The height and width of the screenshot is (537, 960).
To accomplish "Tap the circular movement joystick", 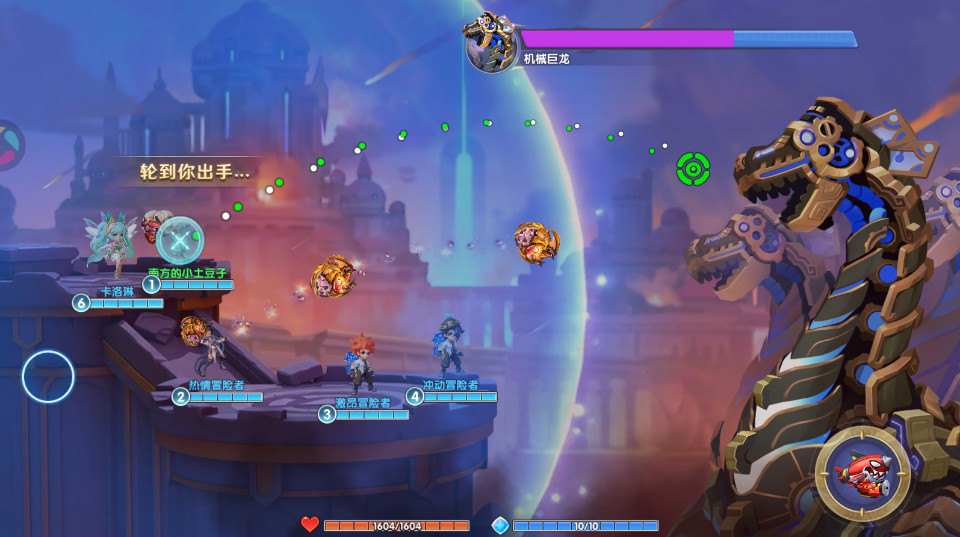I will click(48, 377).
